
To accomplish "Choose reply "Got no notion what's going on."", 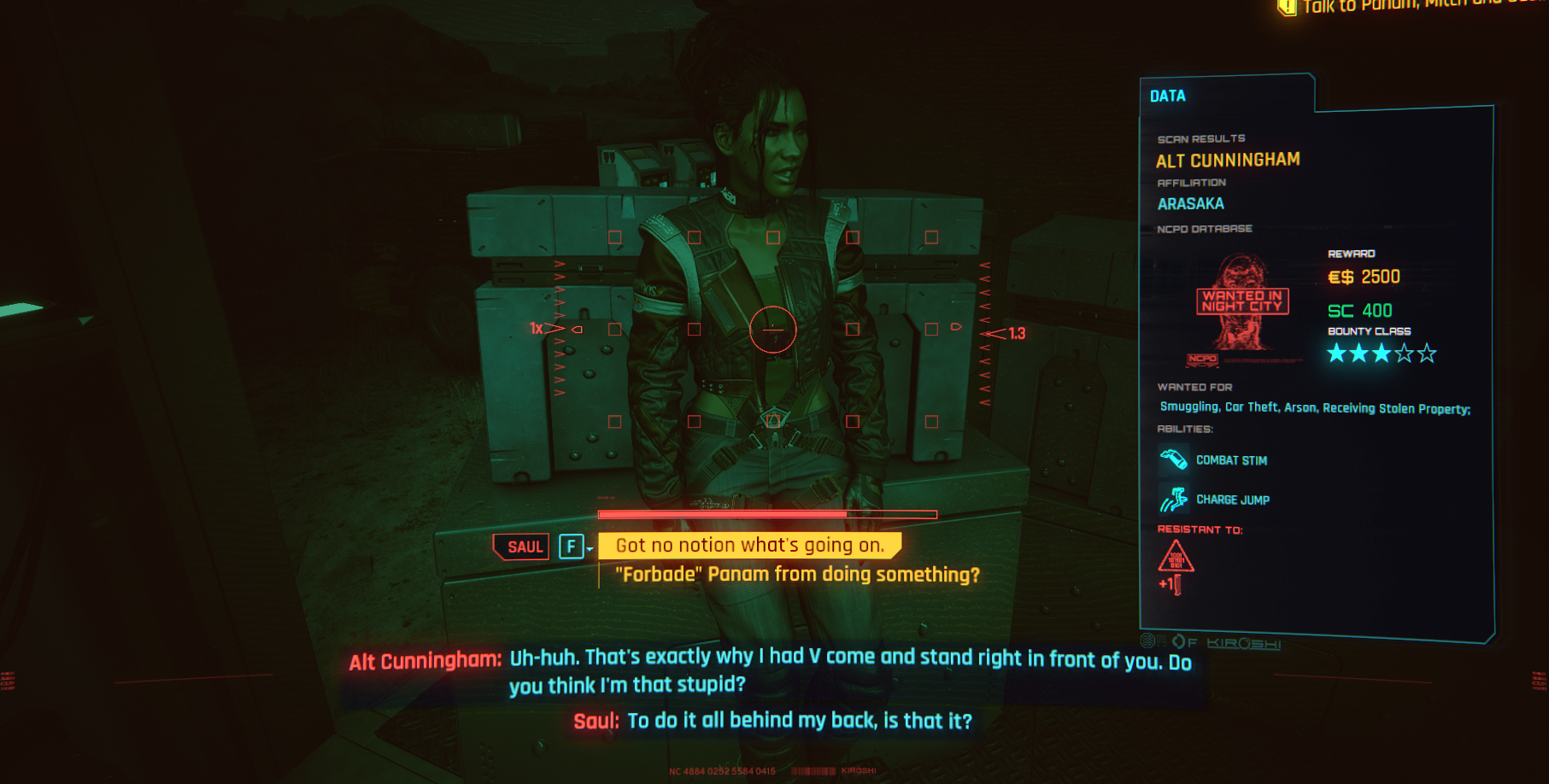I will (x=749, y=545).
